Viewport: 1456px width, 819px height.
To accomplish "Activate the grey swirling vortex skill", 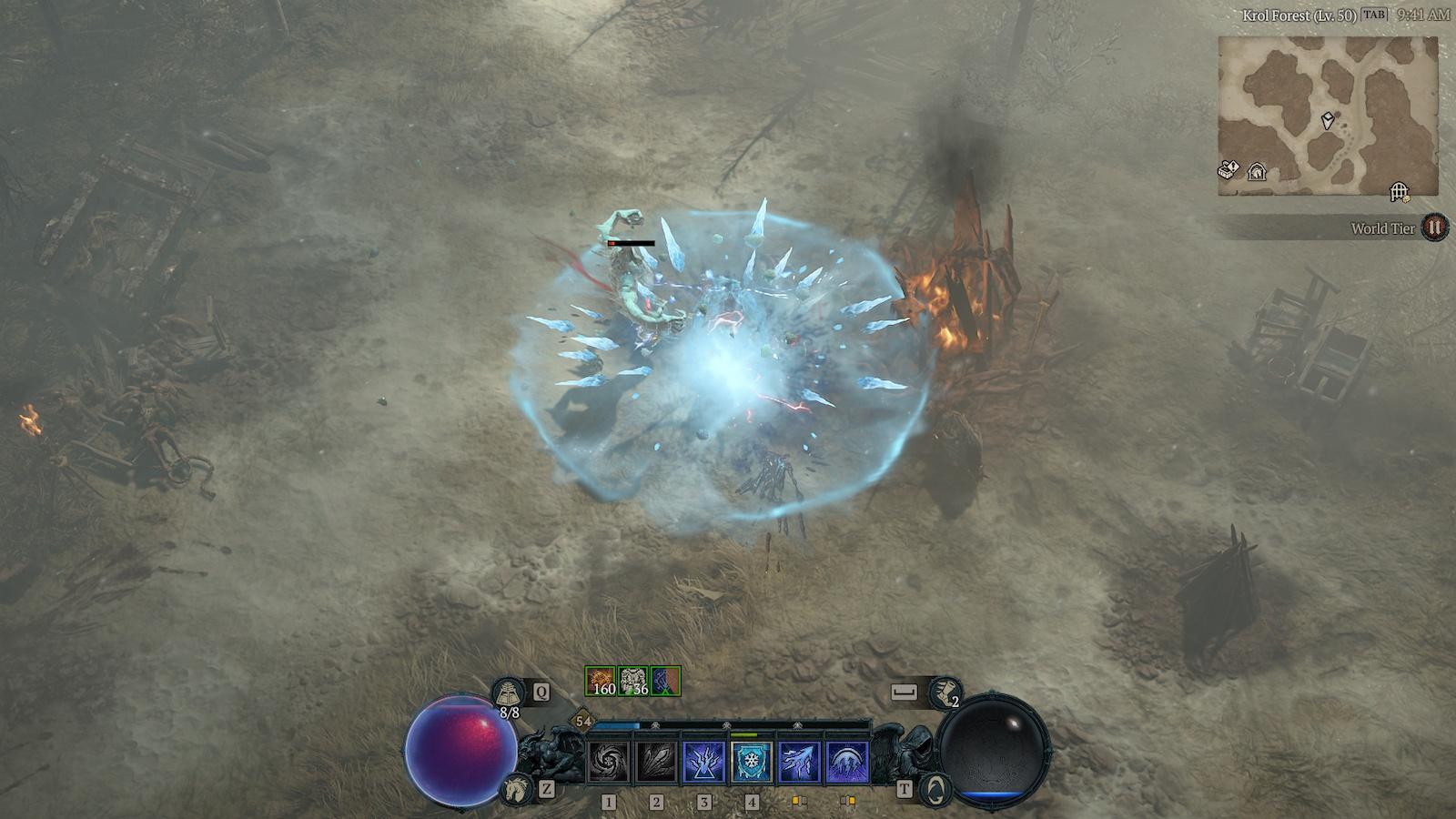I will click(x=609, y=762).
